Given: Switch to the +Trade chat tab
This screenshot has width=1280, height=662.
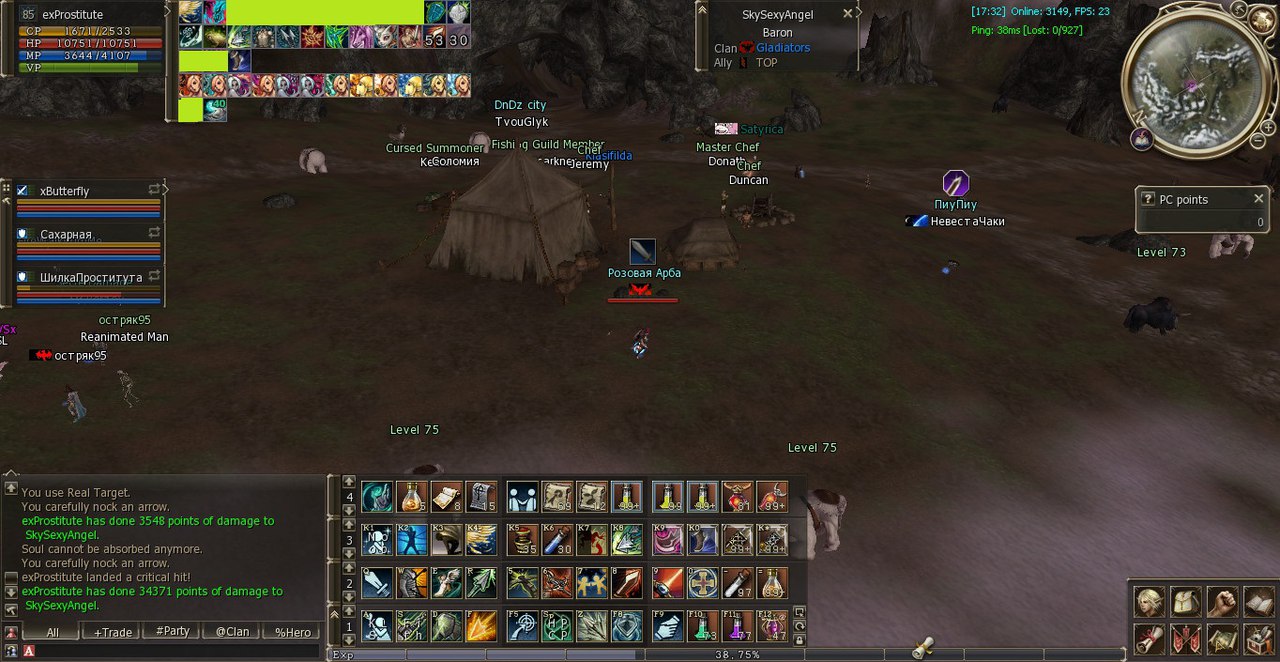Looking at the screenshot, I should [112, 632].
